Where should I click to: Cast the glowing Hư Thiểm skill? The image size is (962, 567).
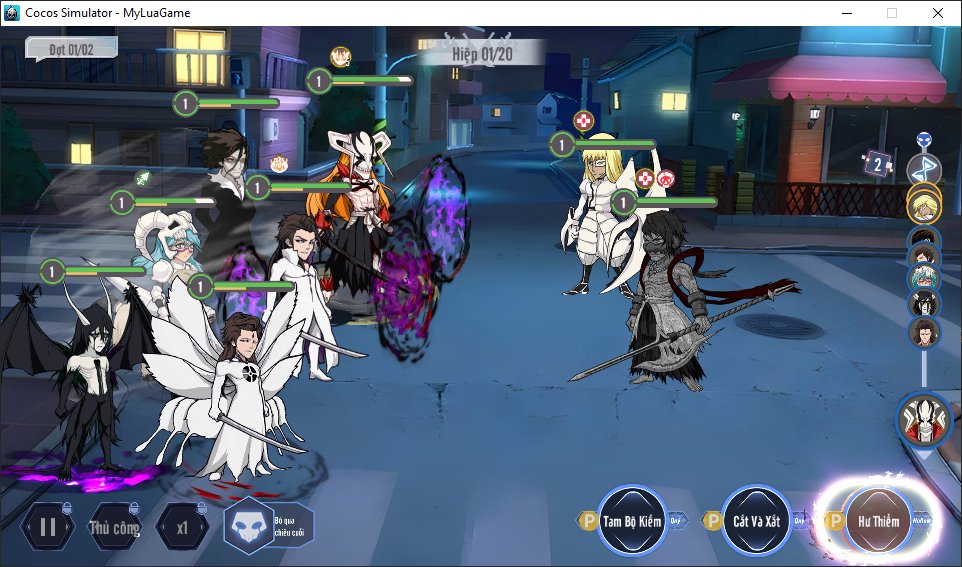[x=877, y=521]
